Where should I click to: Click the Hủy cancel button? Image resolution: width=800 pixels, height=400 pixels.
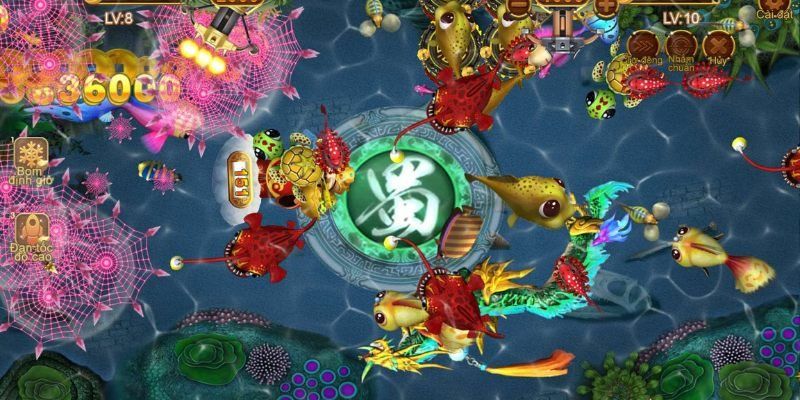point(717,45)
